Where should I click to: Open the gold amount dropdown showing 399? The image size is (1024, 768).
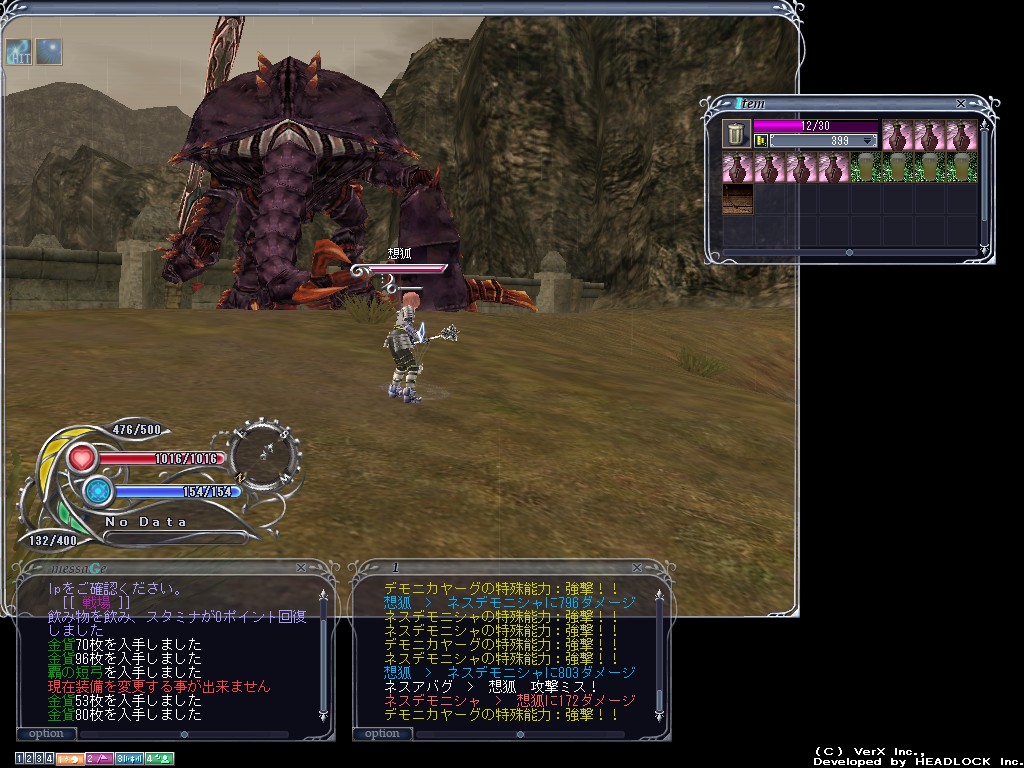click(x=867, y=141)
